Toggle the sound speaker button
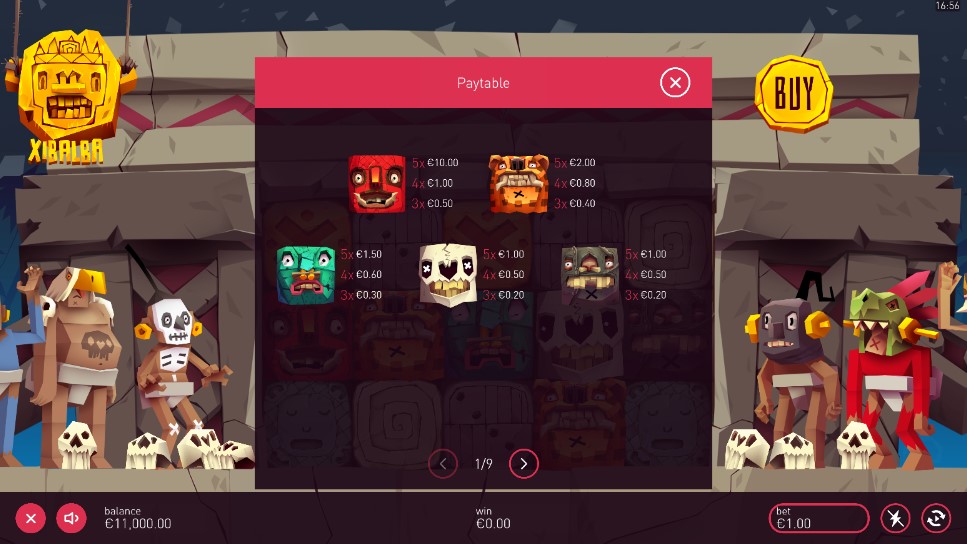The height and width of the screenshot is (544, 967). tap(71, 518)
